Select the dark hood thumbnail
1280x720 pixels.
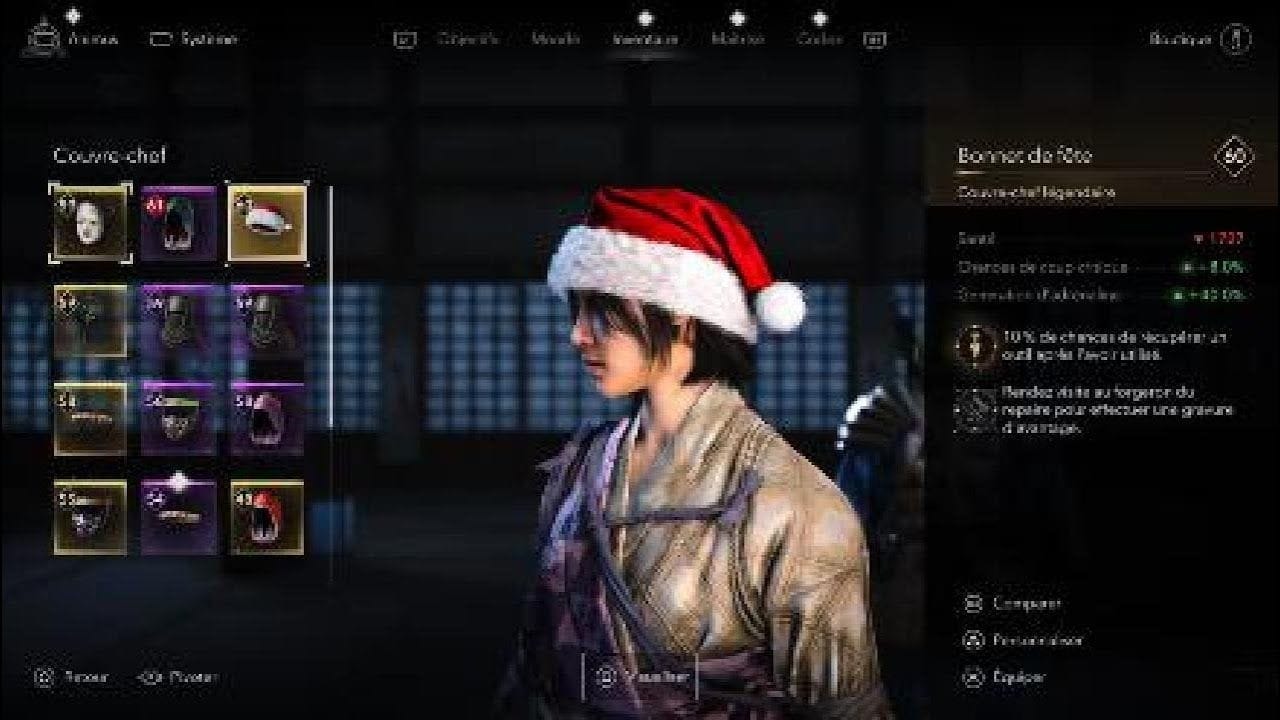pos(179,222)
